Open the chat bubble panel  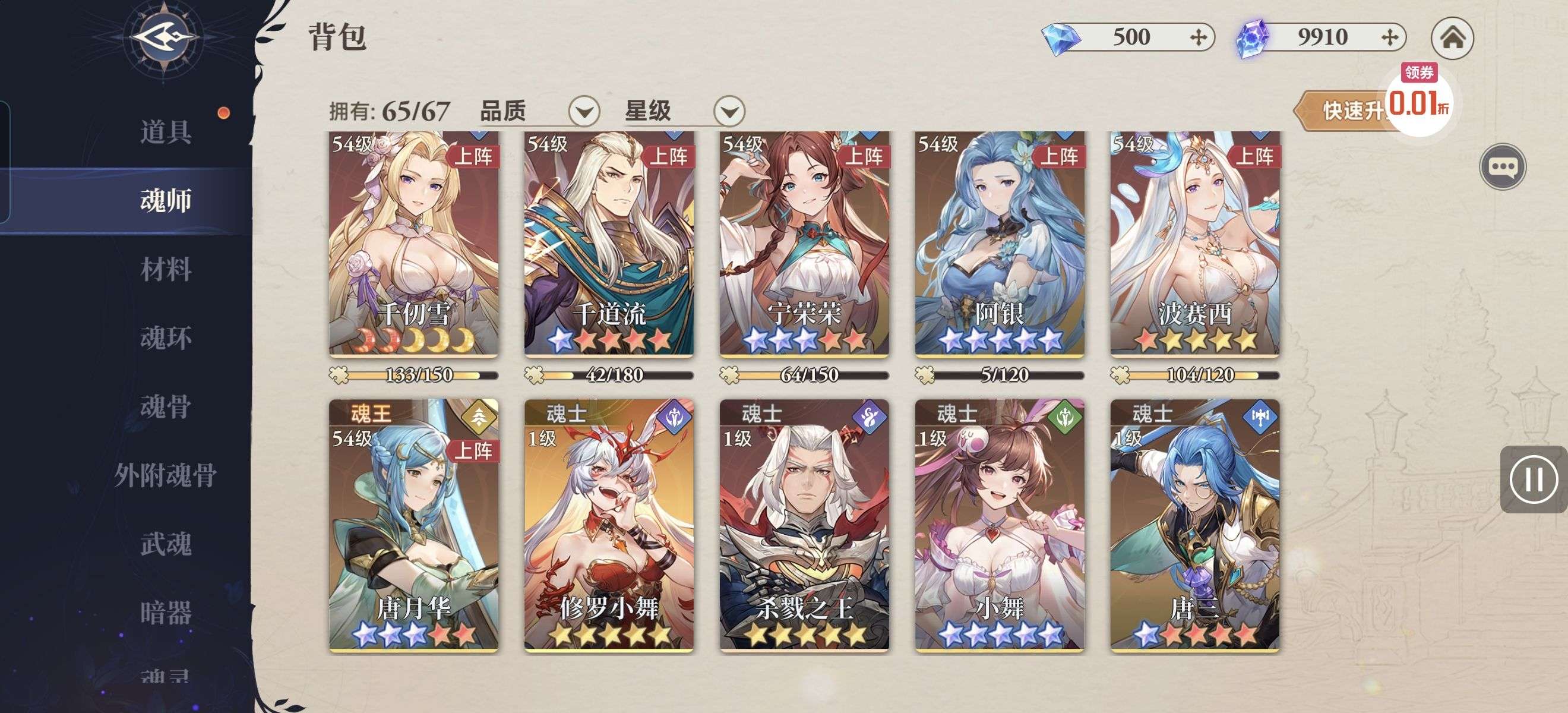1502,167
